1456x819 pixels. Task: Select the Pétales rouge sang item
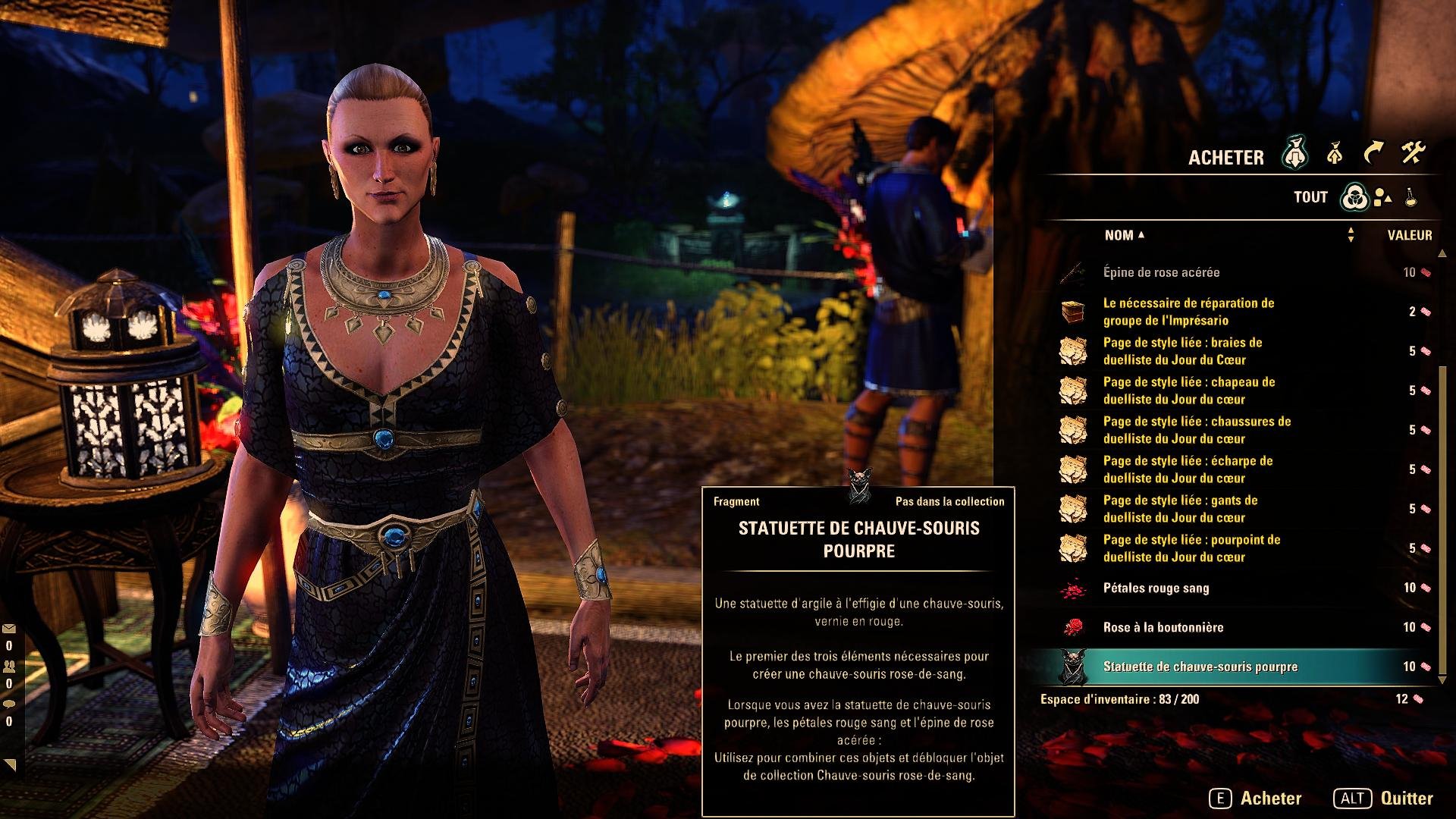1156,588
